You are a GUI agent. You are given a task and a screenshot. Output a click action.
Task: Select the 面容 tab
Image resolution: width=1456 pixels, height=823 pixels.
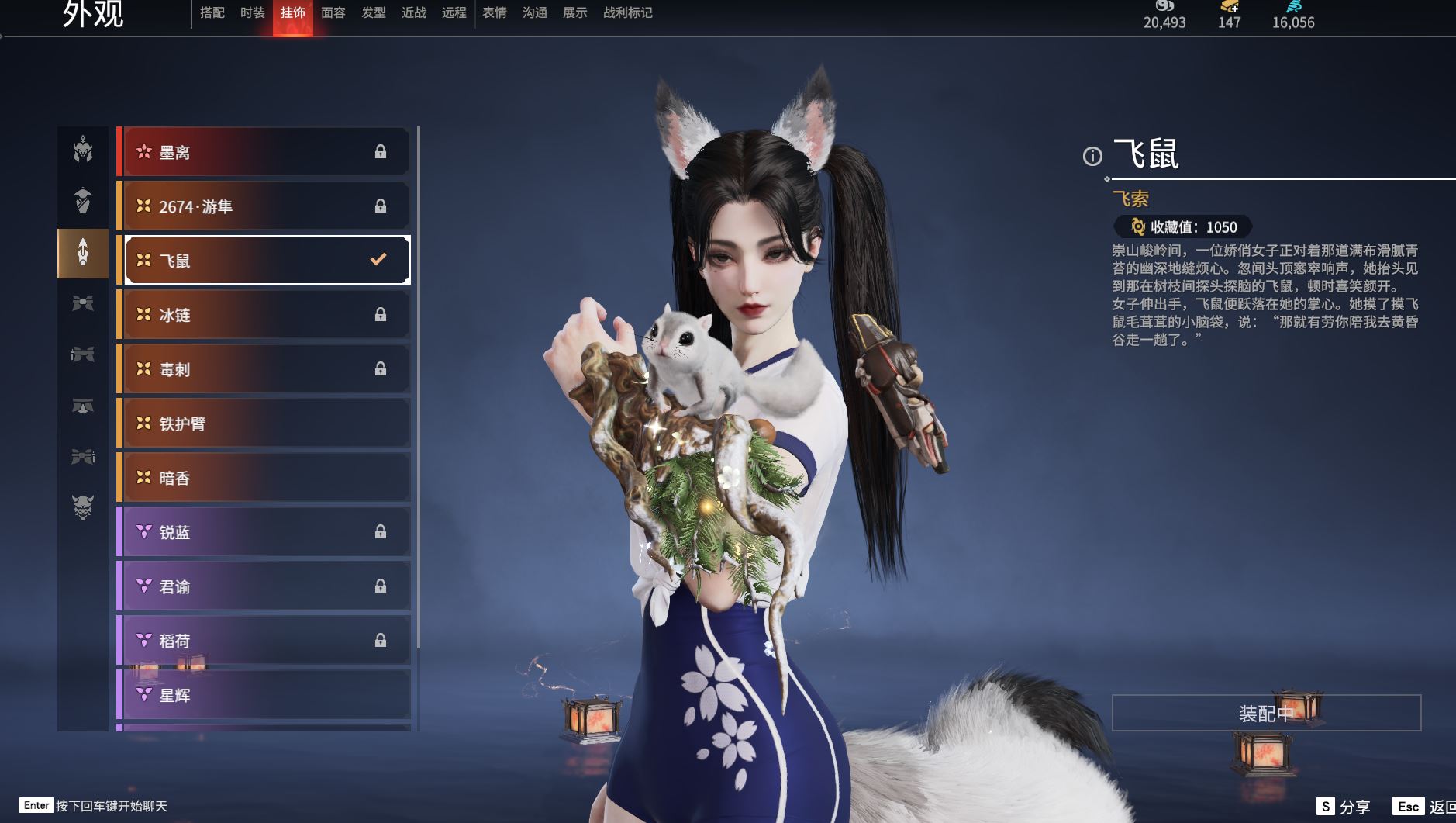[333, 13]
